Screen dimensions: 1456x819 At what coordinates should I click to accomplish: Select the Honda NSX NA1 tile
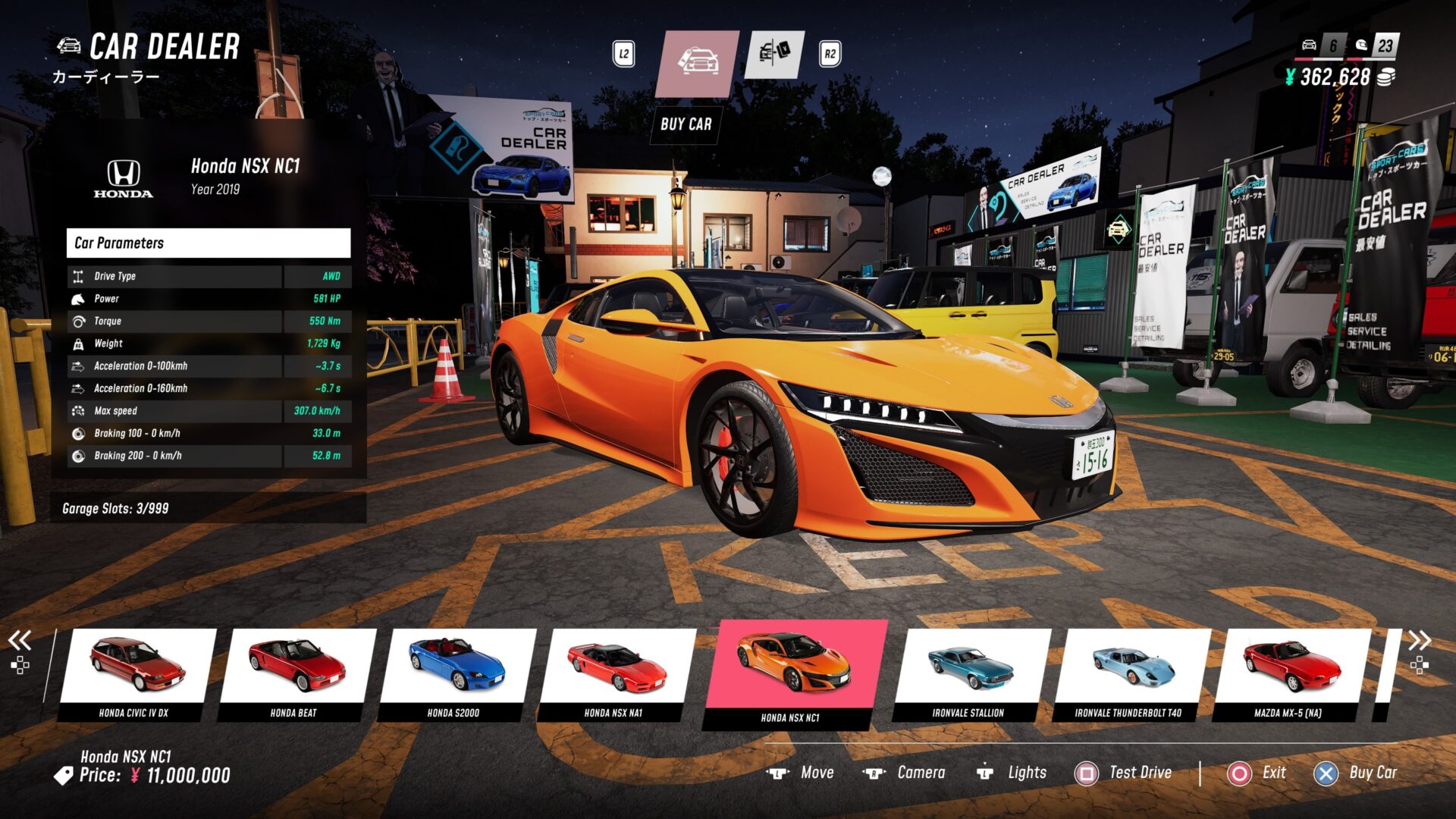(616, 671)
